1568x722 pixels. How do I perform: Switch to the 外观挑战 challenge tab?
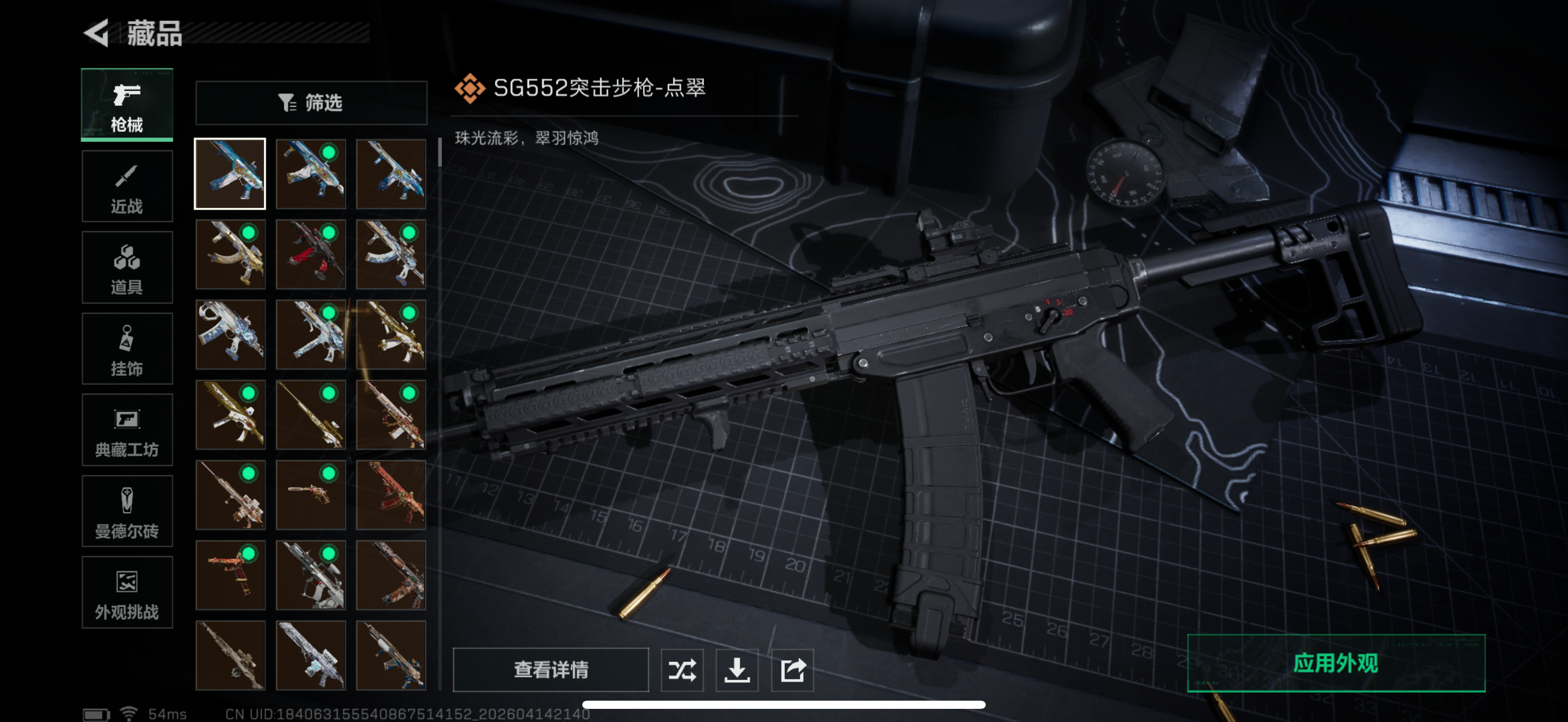pyautogui.click(x=127, y=593)
